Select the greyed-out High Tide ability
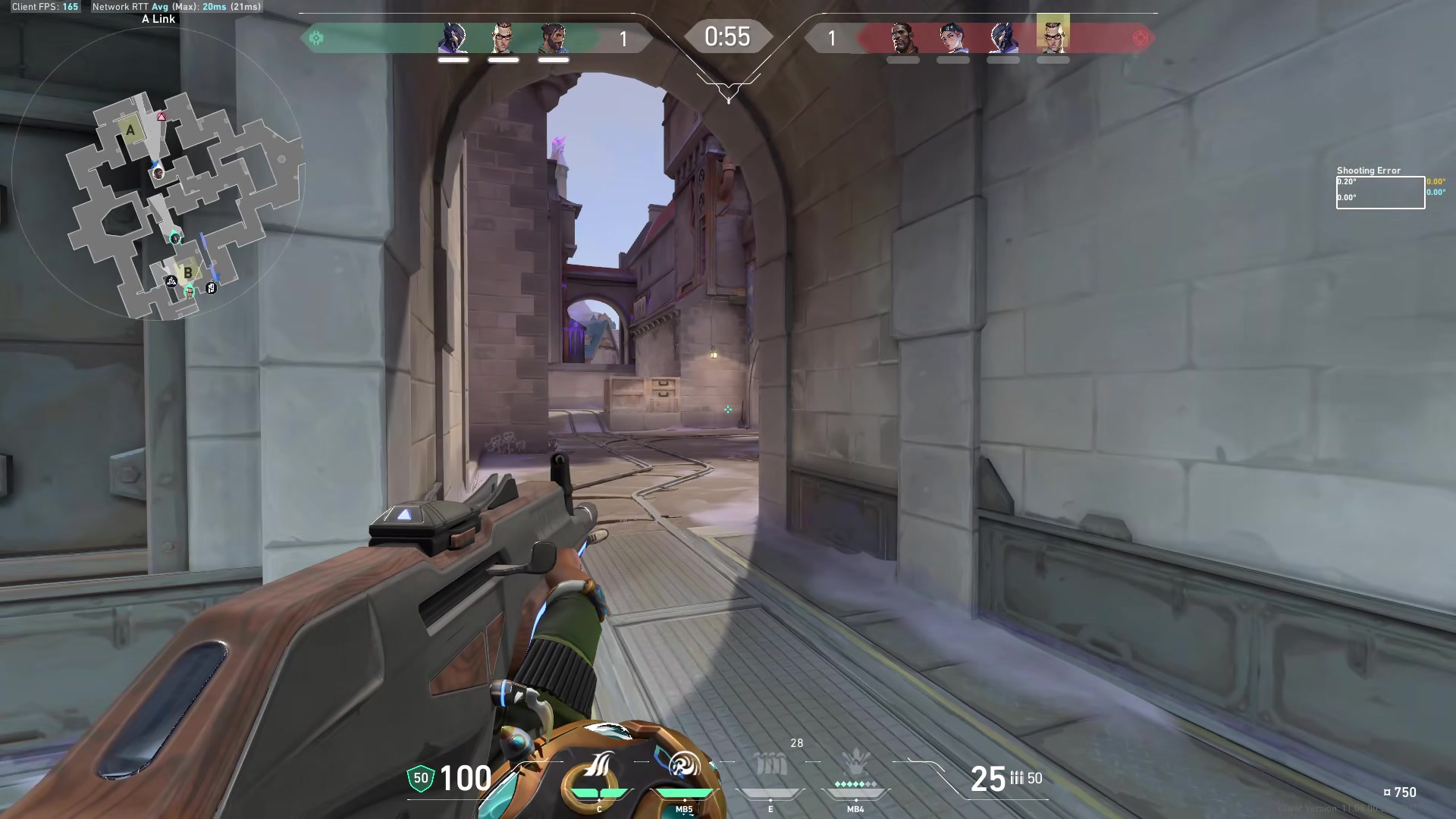Image resolution: width=1456 pixels, height=819 pixels. pyautogui.click(x=770, y=766)
